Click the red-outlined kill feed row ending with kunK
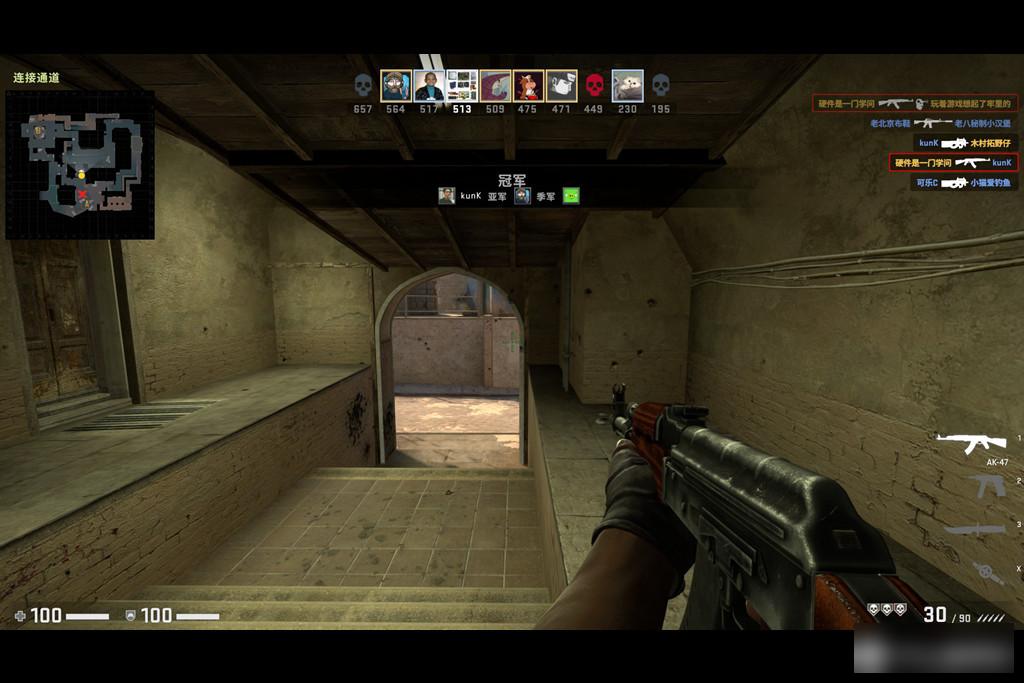1024x683 pixels. pyautogui.click(x=953, y=162)
